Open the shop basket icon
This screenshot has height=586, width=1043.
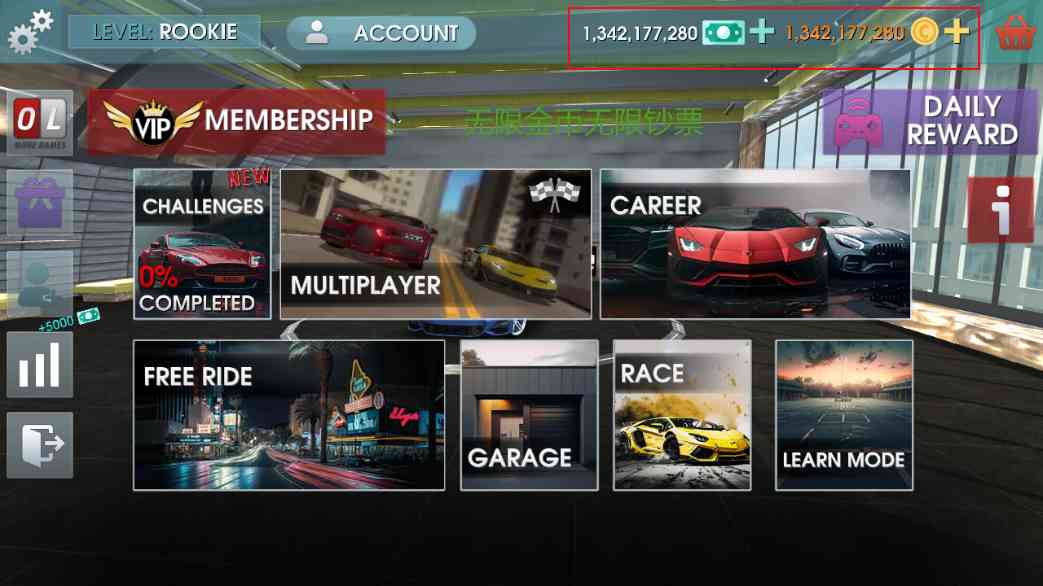click(x=1015, y=34)
